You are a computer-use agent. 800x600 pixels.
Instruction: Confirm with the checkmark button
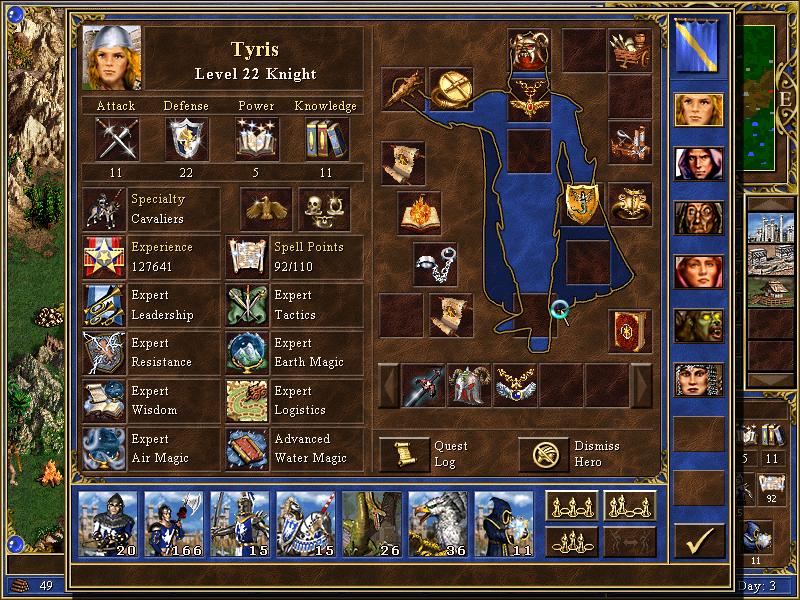pos(698,542)
